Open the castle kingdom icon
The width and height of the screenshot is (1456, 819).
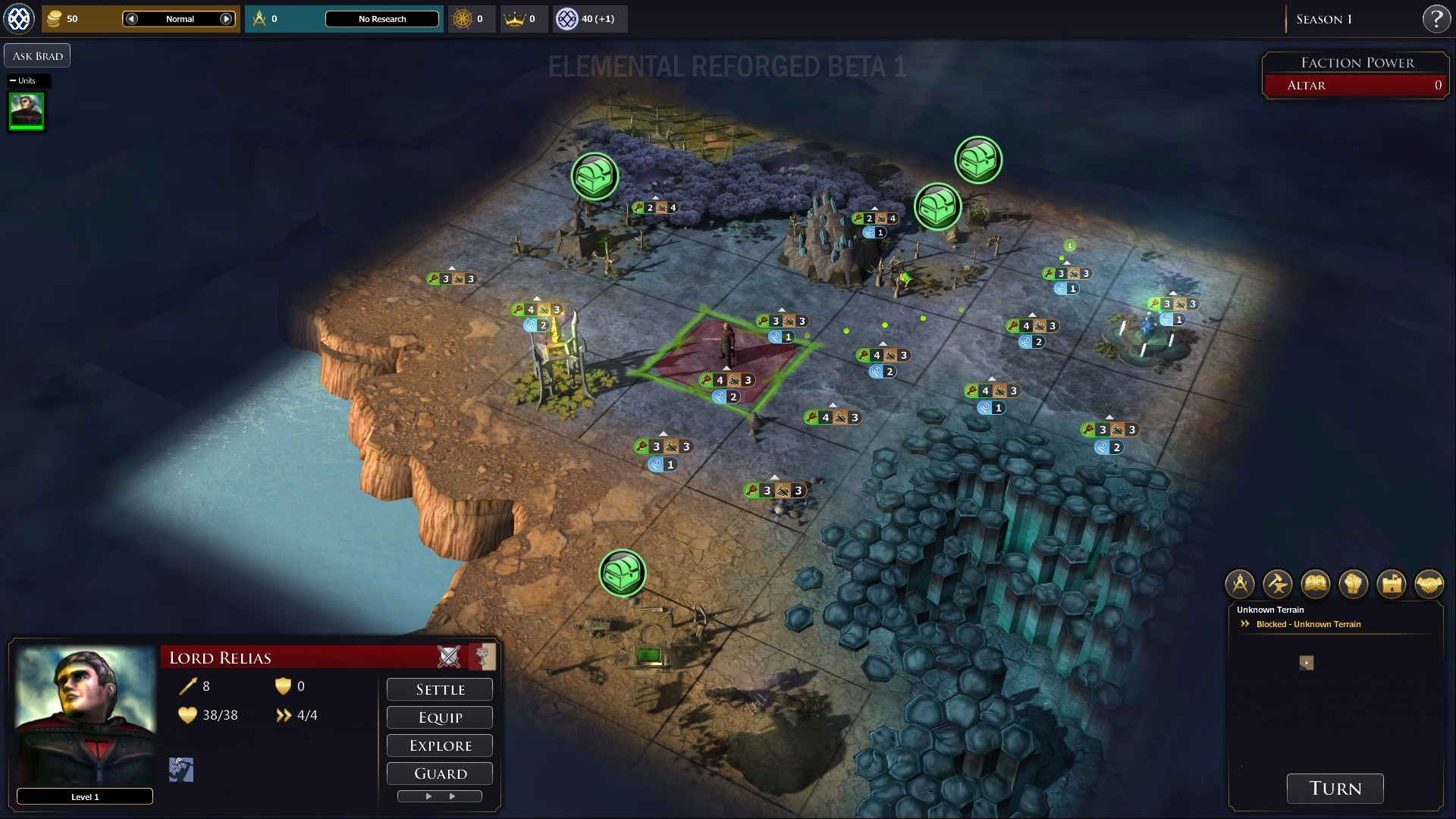(1392, 584)
